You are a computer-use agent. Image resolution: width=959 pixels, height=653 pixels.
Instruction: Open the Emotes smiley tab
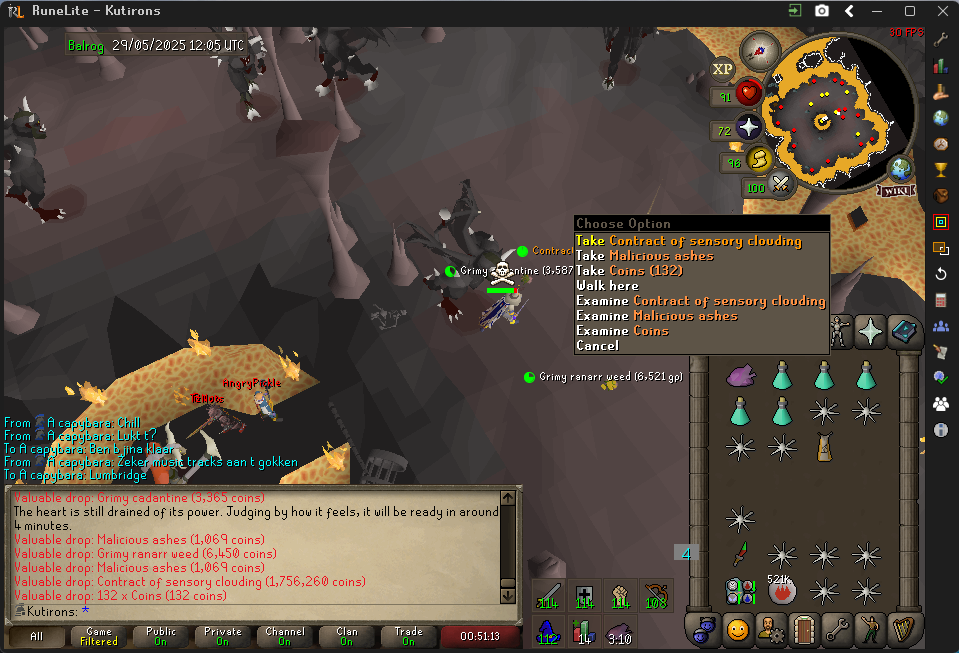738,629
